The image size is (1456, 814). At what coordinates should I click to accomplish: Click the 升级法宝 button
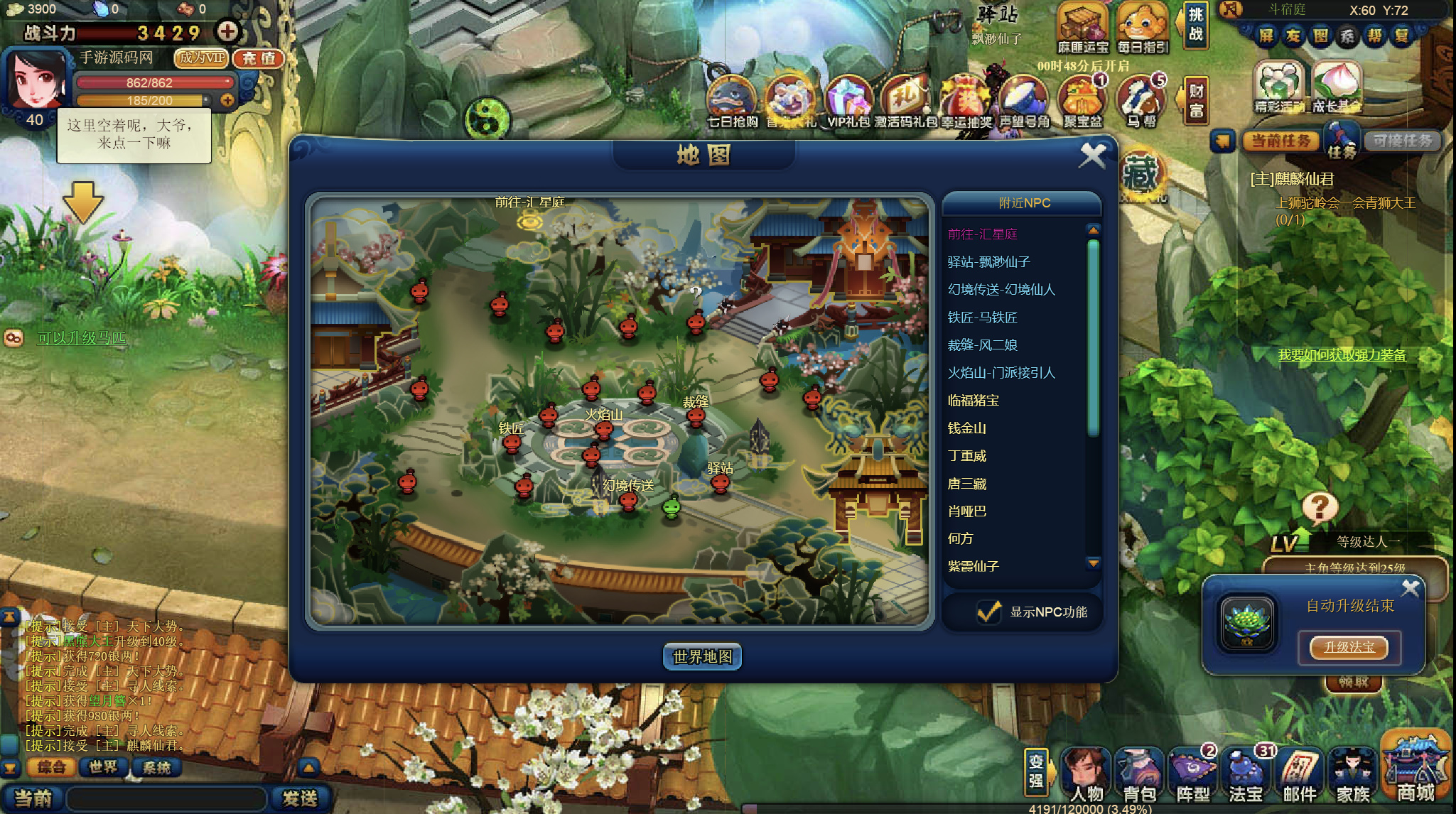(1349, 647)
